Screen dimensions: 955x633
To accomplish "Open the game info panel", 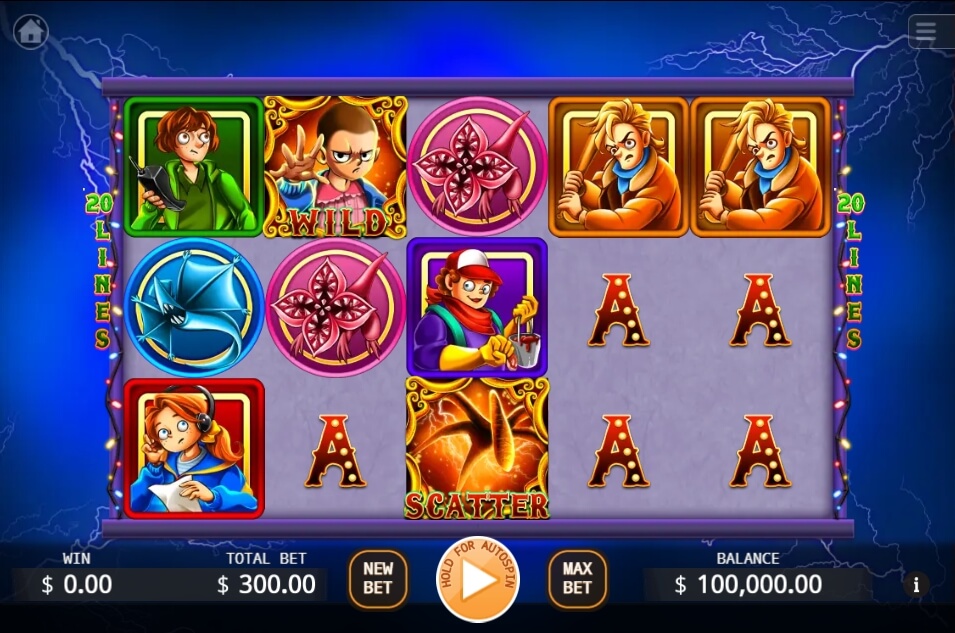I will (915, 584).
